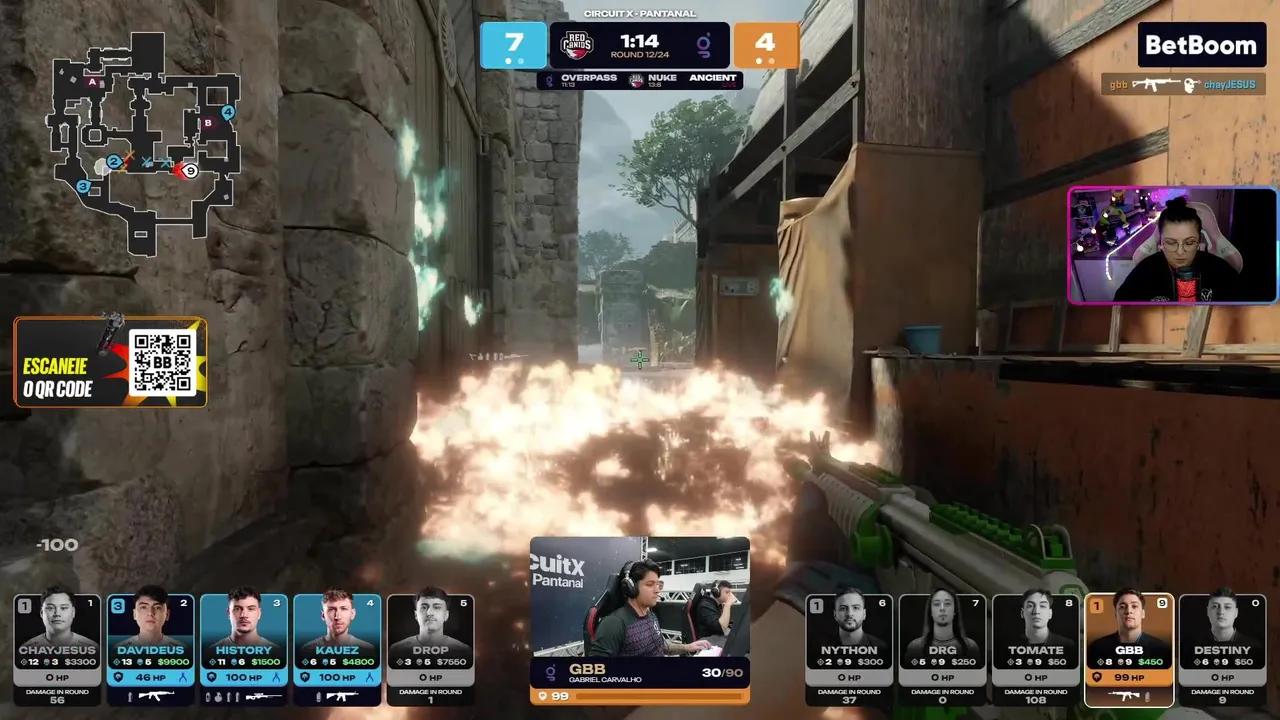Click GBB's ammo counter showing 30/90
The width and height of the screenshot is (1280, 720).
[724, 673]
